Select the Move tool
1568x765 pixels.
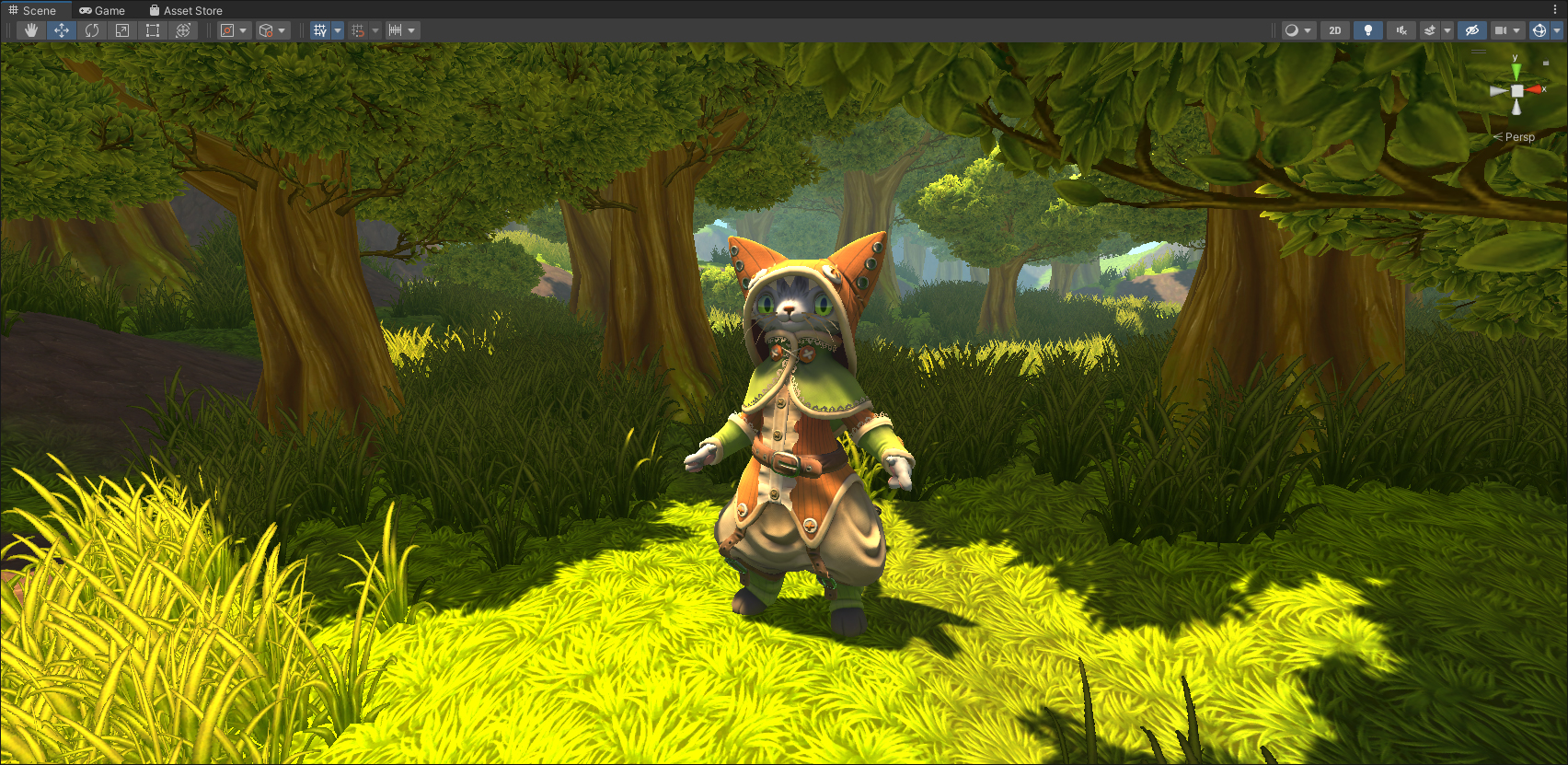[x=61, y=29]
